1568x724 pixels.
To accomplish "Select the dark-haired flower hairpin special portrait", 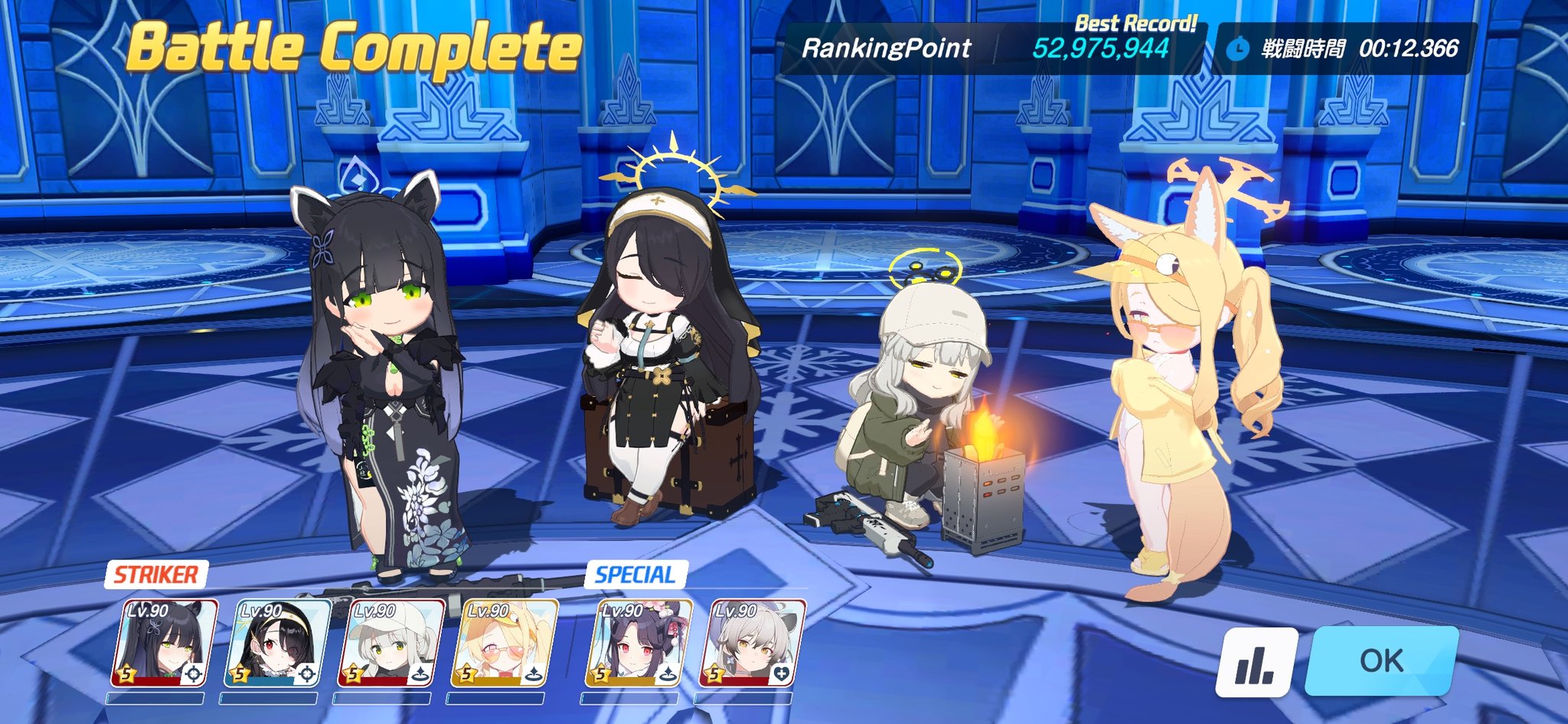I will point(639,644).
